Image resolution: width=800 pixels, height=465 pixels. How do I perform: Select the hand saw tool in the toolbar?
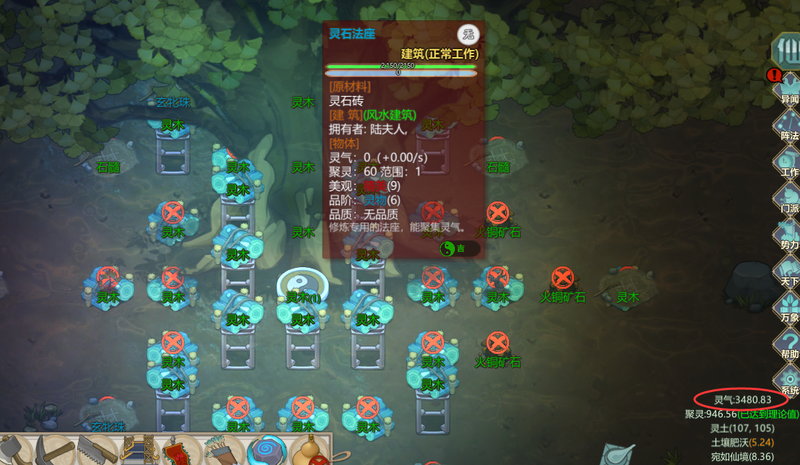(x=98, y=450)
